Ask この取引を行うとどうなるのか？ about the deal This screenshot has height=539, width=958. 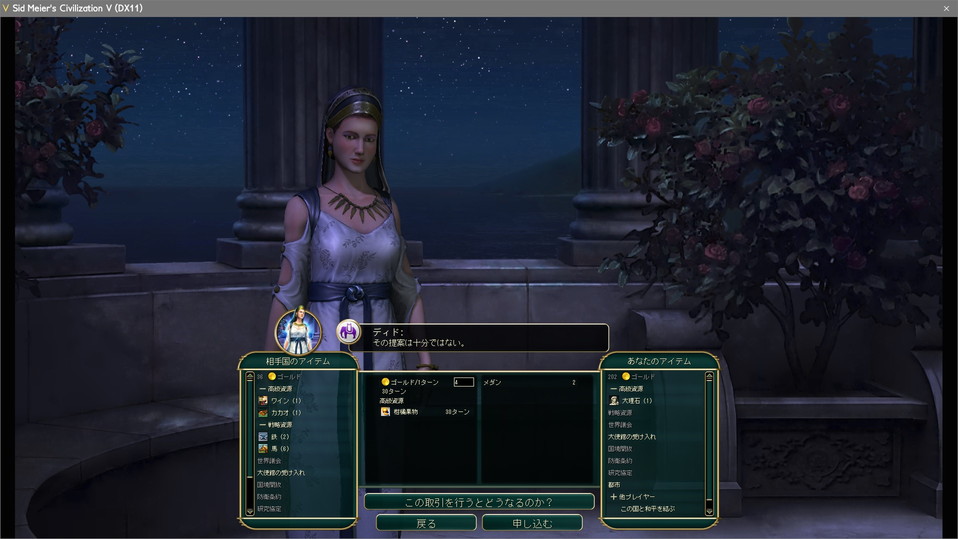(x=478, y=502)
